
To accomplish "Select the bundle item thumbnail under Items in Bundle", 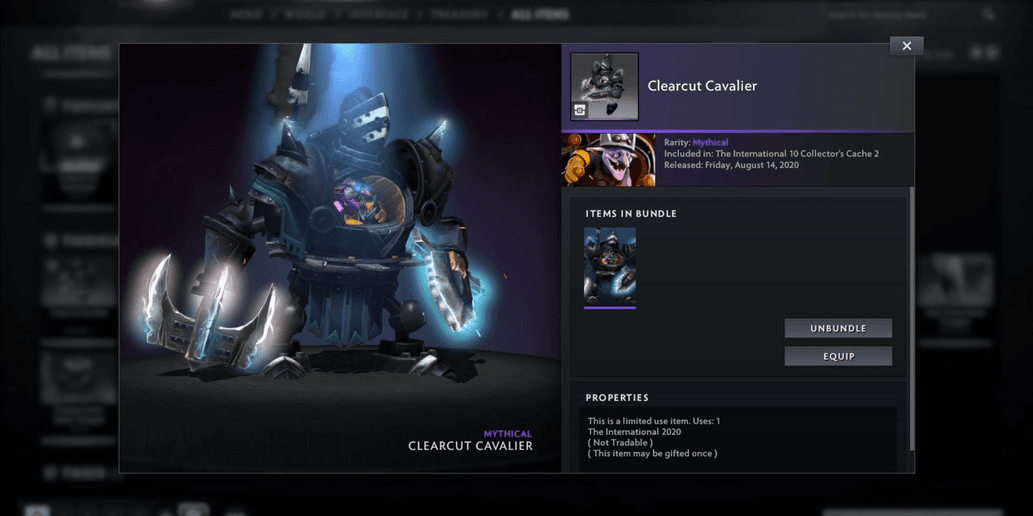I will click(x=610, y=267).
